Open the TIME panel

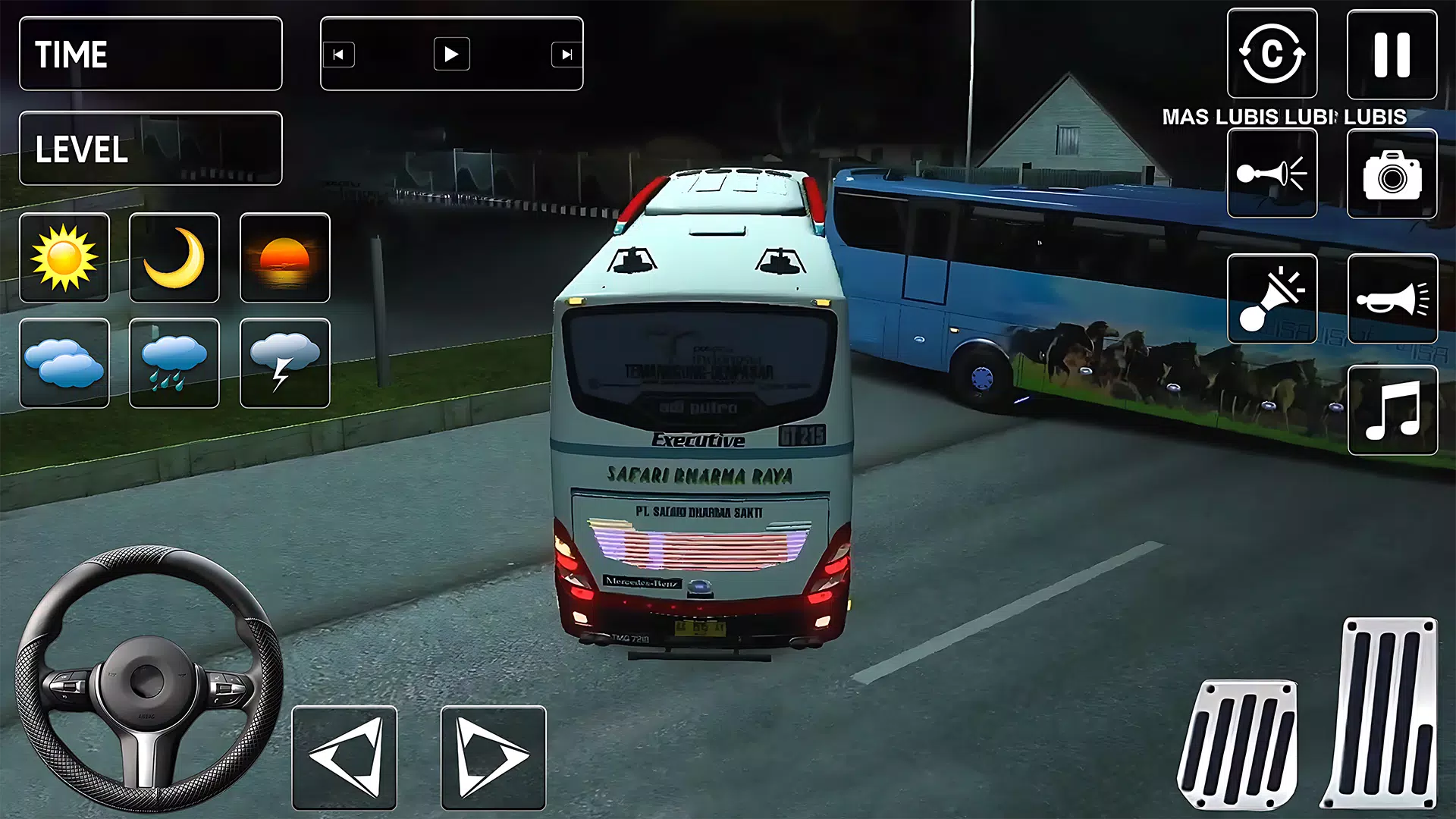tap(150, 53)
